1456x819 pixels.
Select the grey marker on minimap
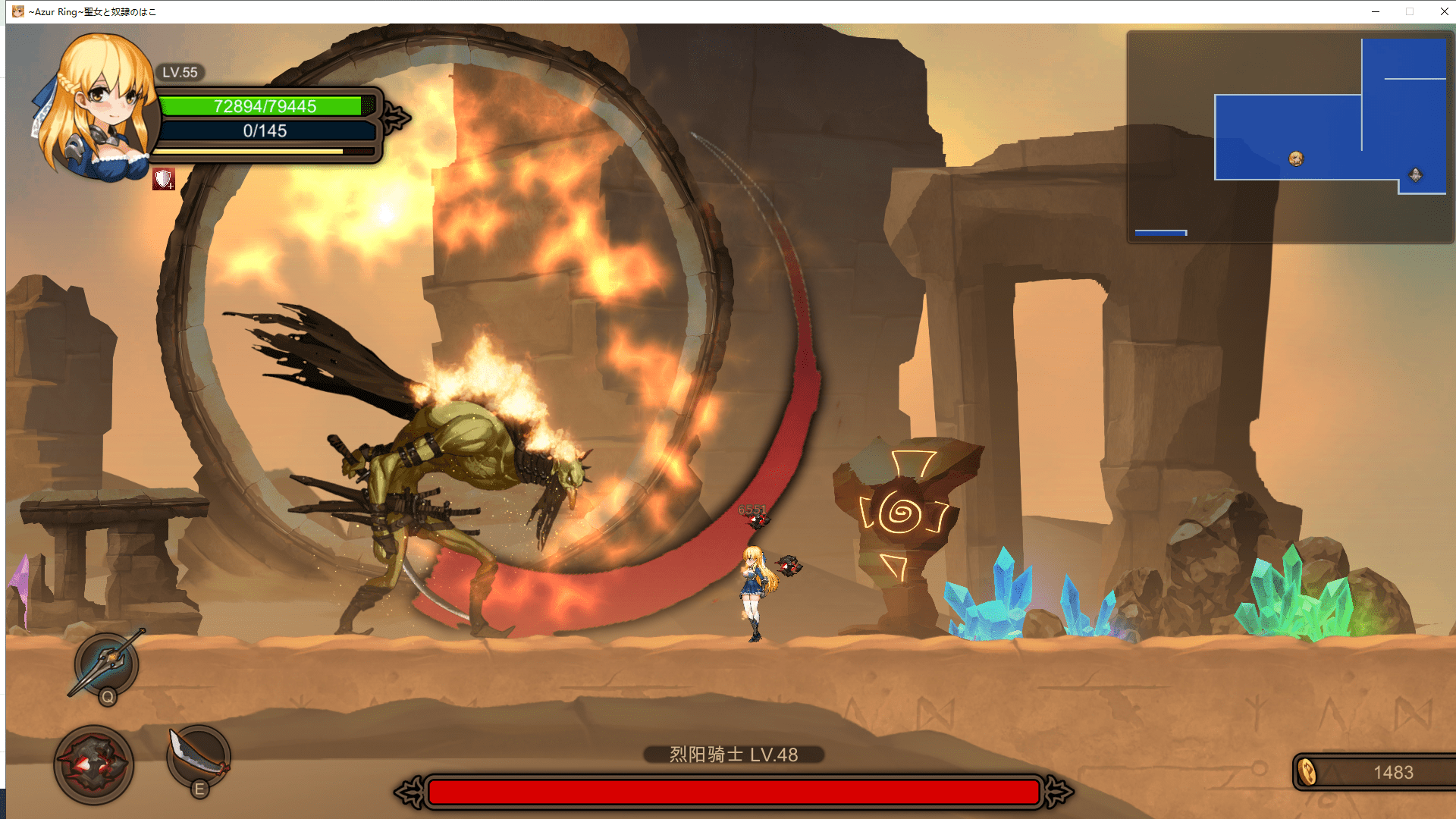pyautogui.click(x=1415, y=175)
